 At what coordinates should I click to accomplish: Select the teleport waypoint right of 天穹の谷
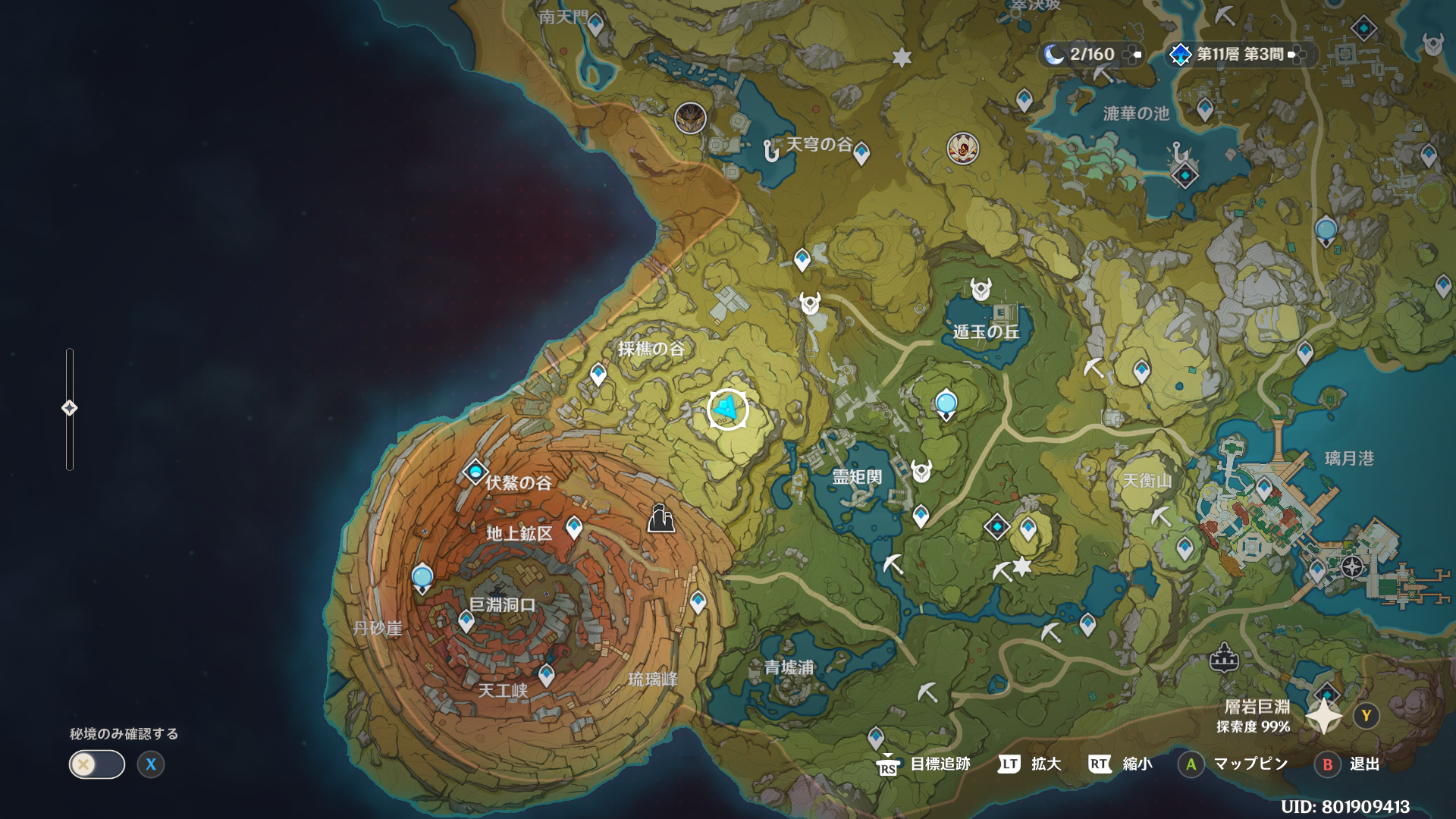(861, 153)
